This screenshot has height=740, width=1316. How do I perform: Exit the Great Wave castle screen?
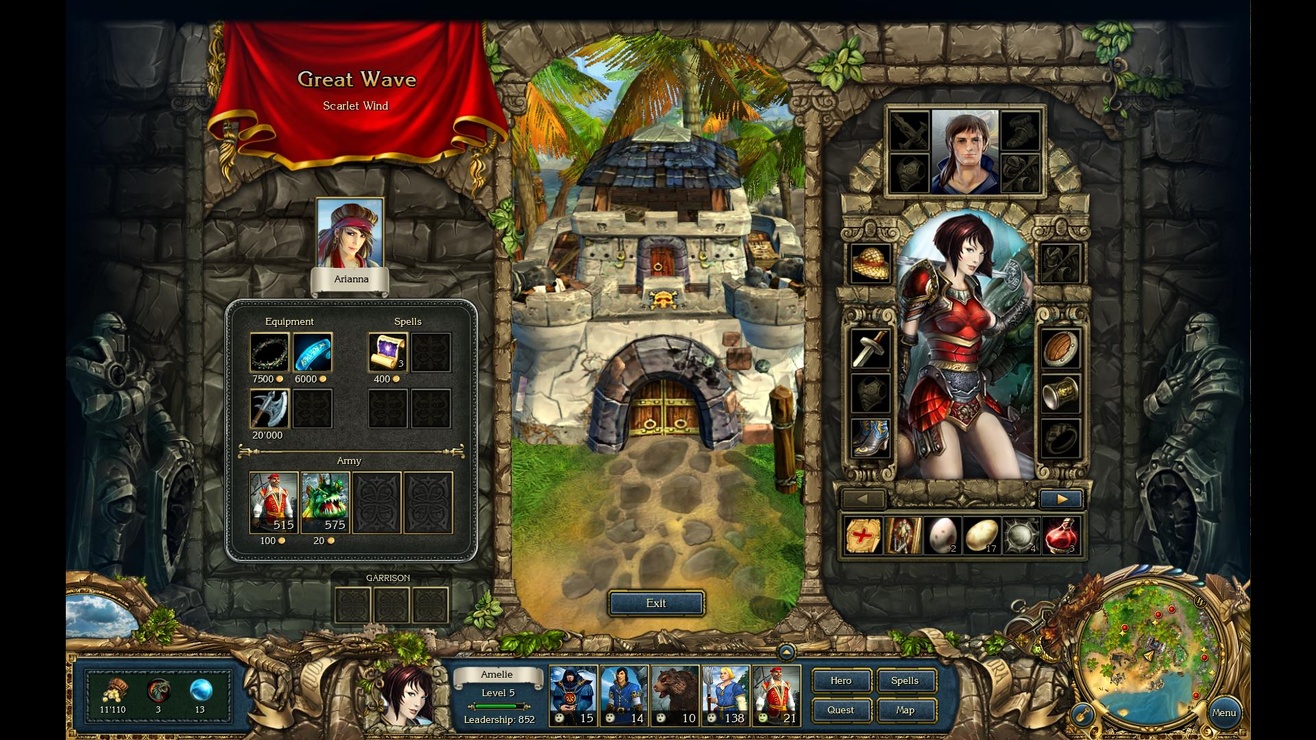point(656,603)
